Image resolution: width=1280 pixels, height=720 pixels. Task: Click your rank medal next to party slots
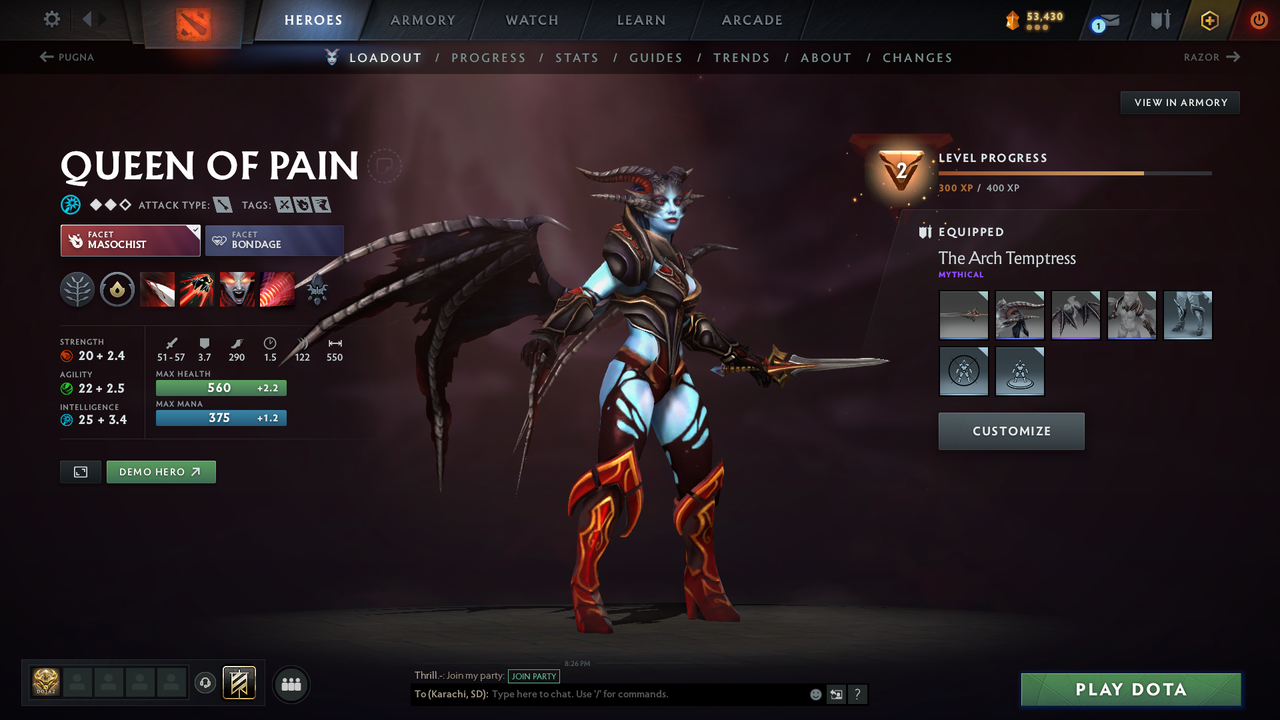tap(45, 682)
